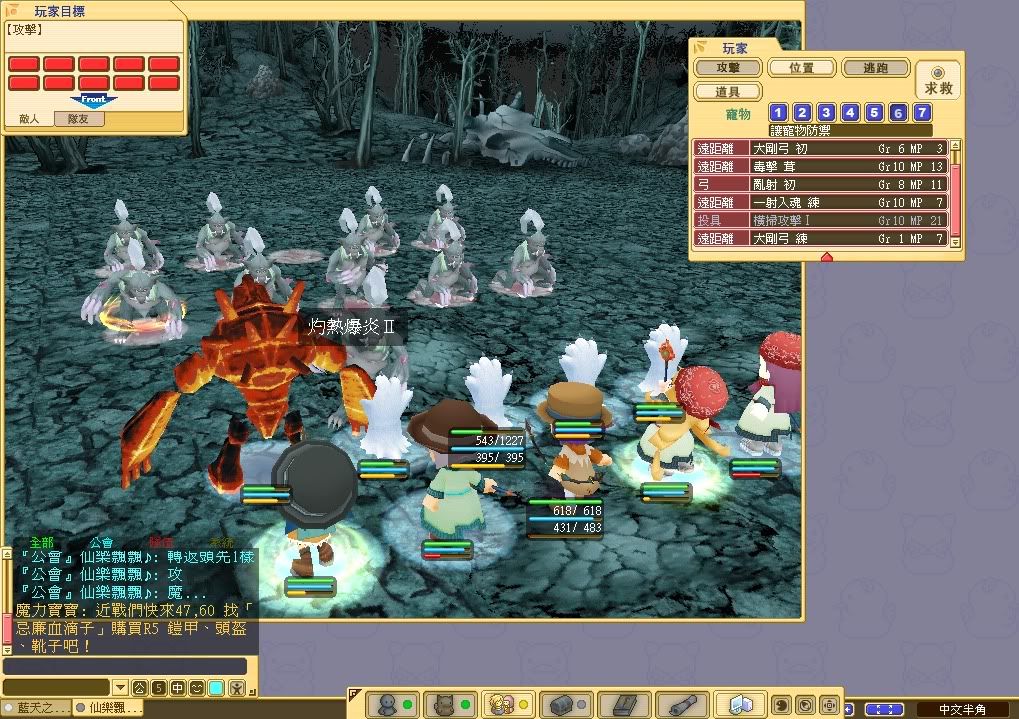Click the chat text input field
The image size is (1019, 719).
124,666
